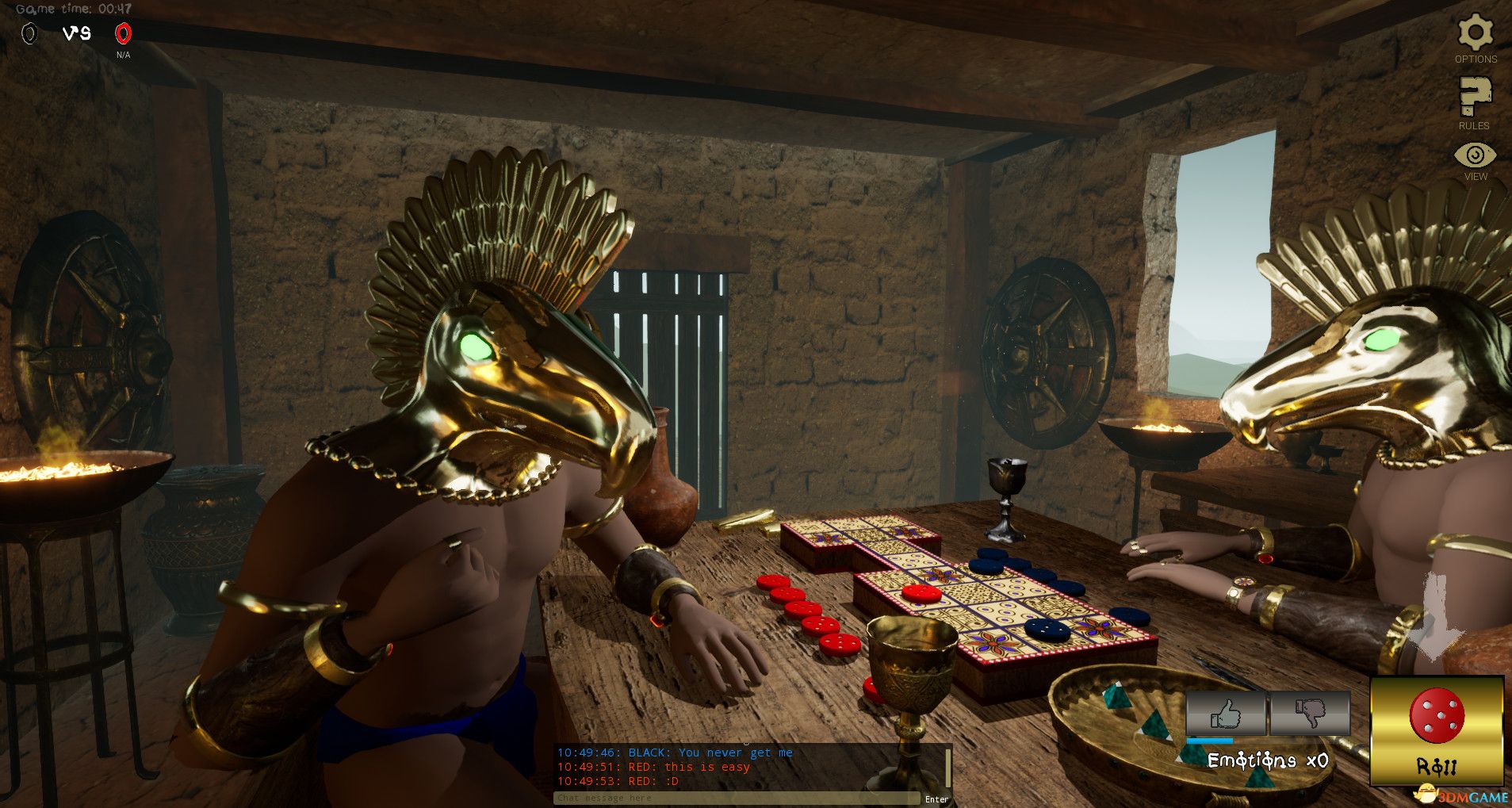1512x808 pixels.
Task: Focus the chat message input box
Action: [736, 798]
